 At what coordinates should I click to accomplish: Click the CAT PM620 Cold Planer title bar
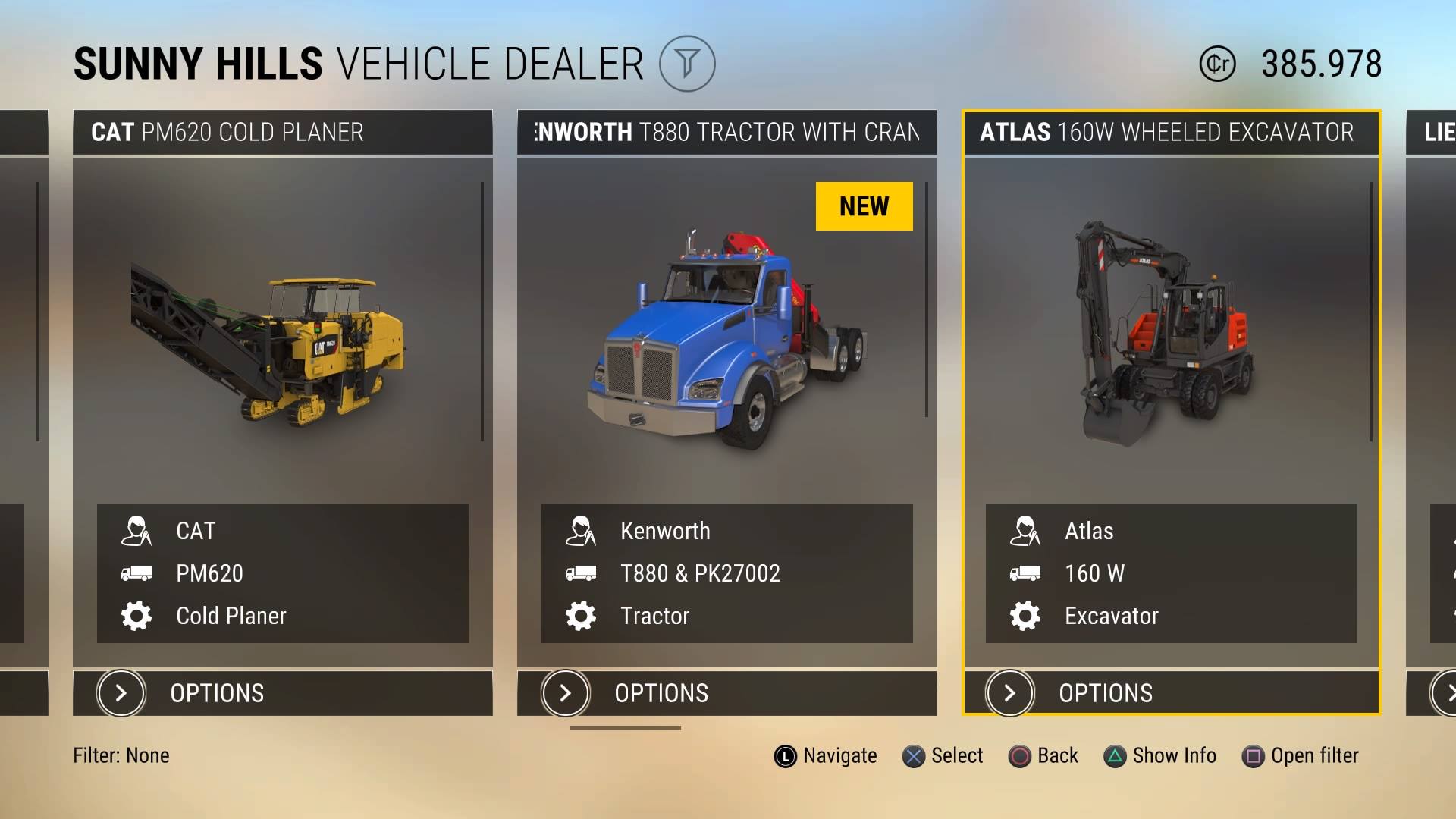[282, 133]
